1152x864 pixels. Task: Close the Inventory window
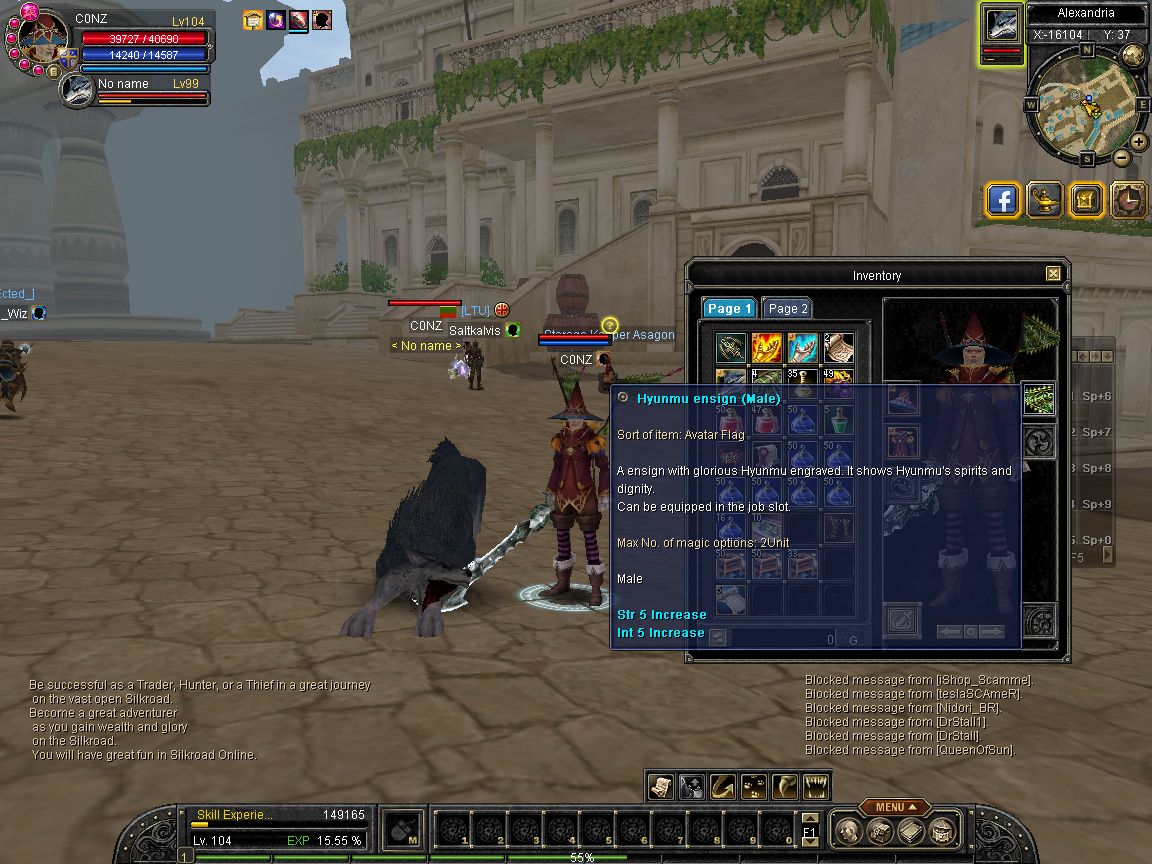click(x=1053, y=274)
